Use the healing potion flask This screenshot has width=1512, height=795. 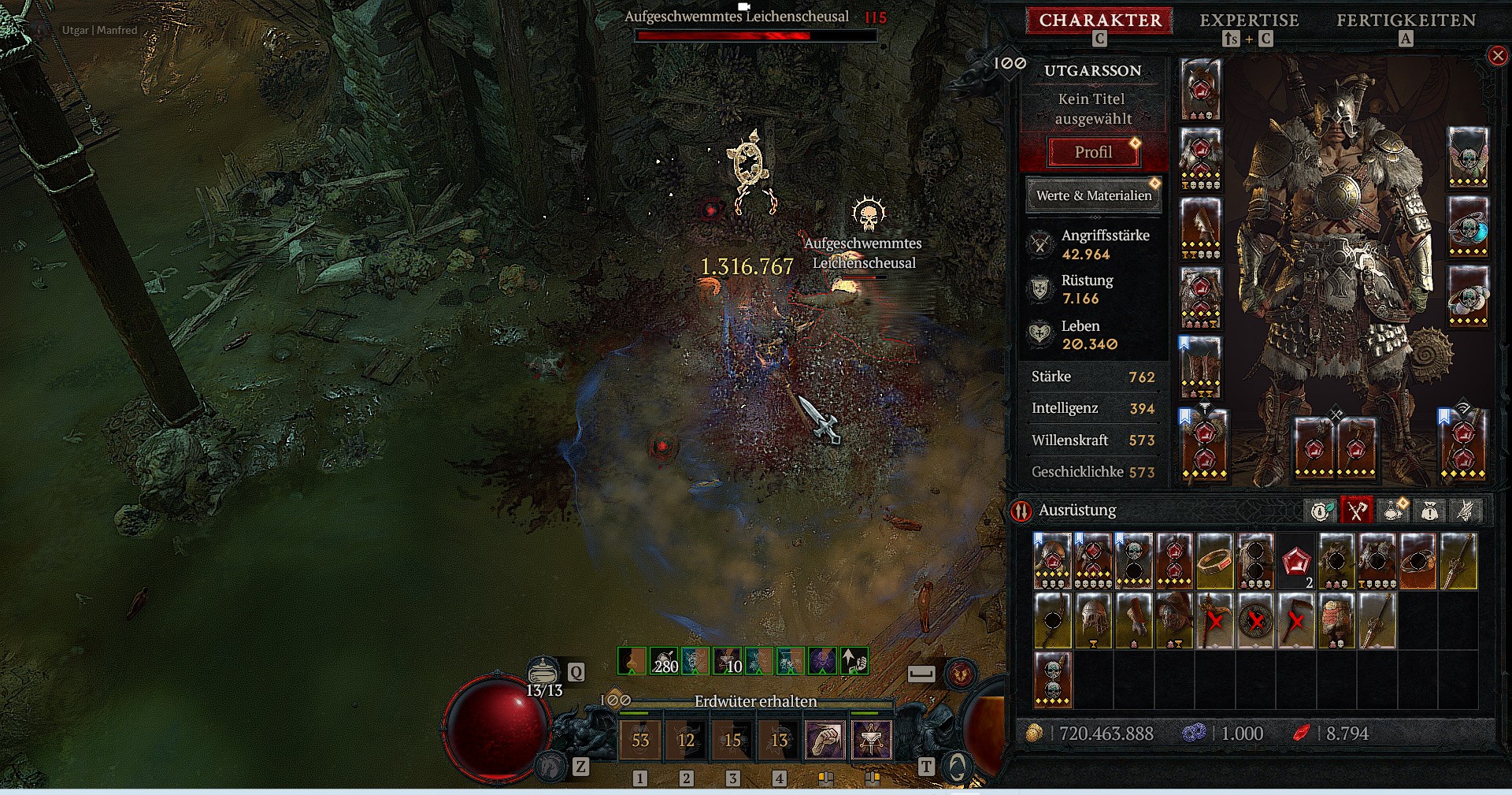click(x=543, y=672)
